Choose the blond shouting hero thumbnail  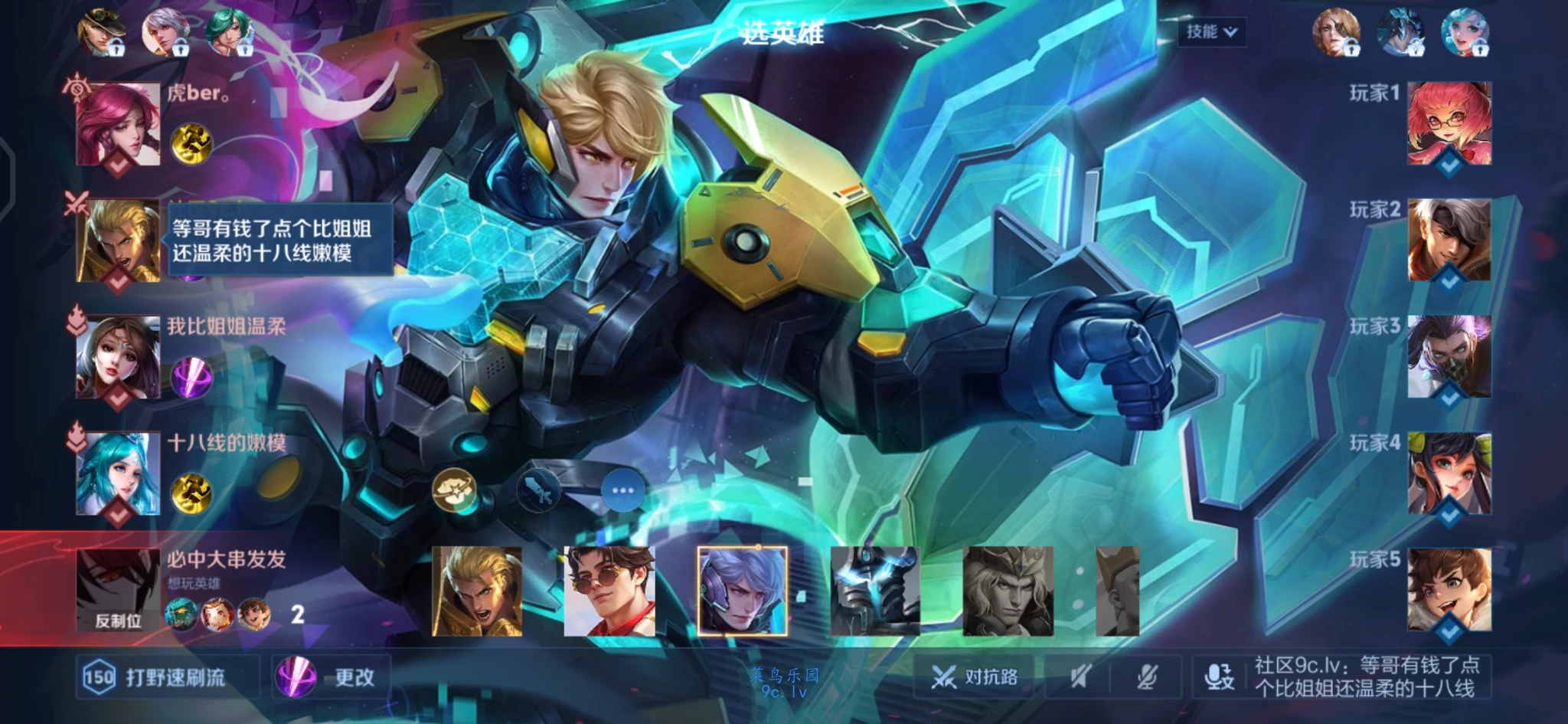[477, 591]
